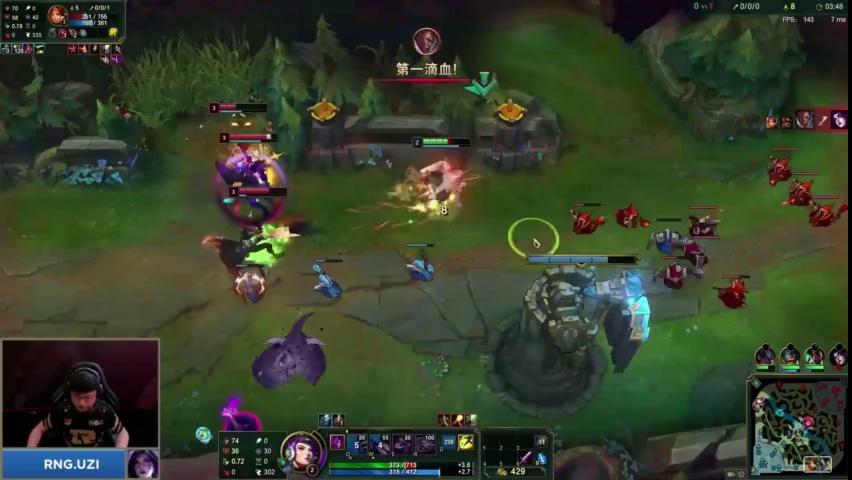Click the streamer webcam overlay
The image size is (852, 480).
coord(80,395)
